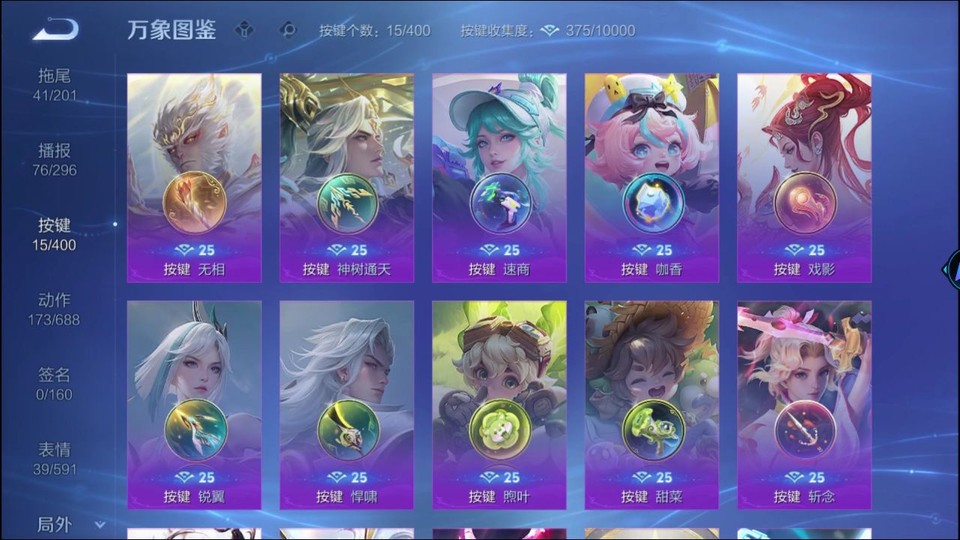Switch to the 动作 category
Screen dimensions: 960x540
click(55, 309)
